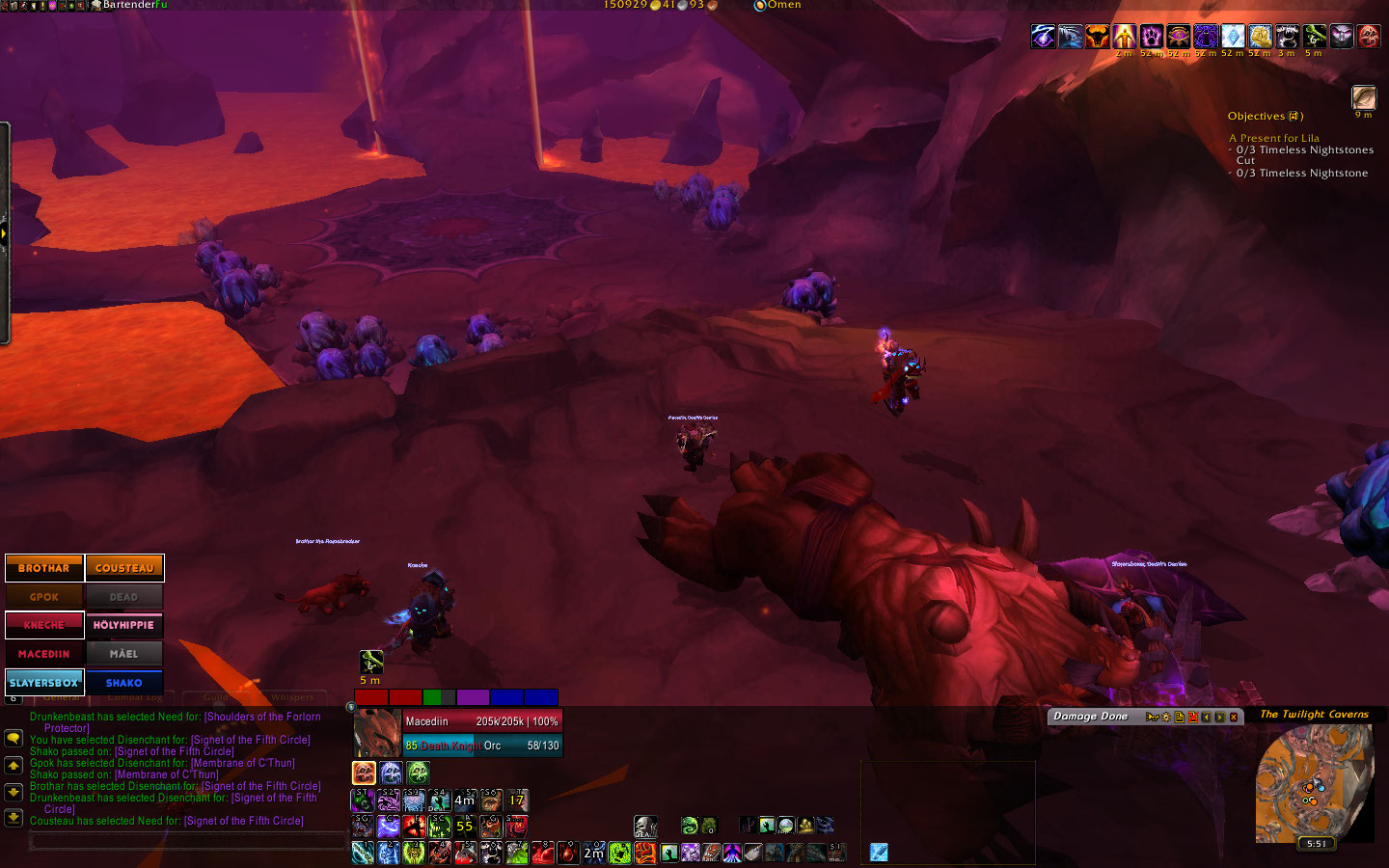Click the golden fist buff icon
This screenshot has height=868, width=1389.
(x=1260, y=37)
